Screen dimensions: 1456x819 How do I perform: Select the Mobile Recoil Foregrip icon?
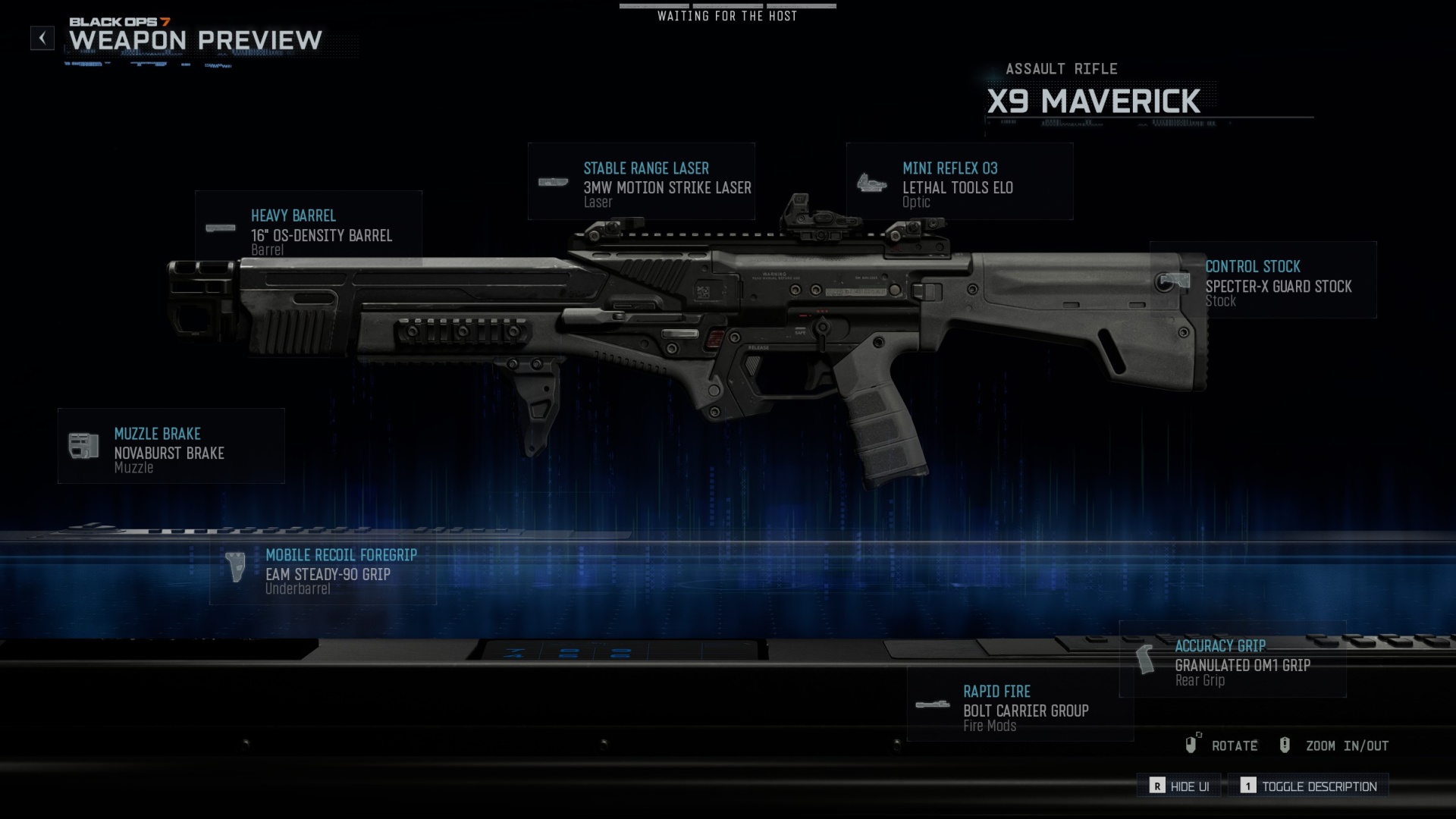point(235,566)
